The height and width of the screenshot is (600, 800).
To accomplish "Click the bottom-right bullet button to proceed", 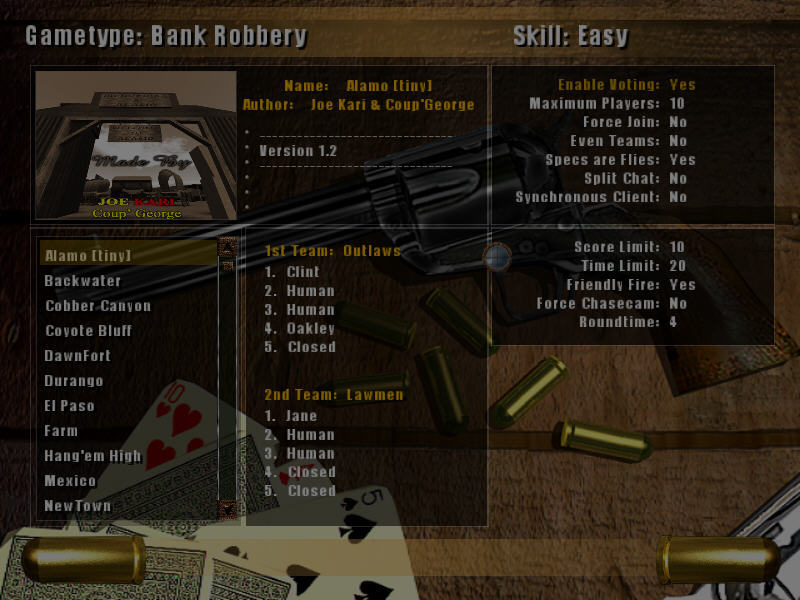I will click(718, 560).
